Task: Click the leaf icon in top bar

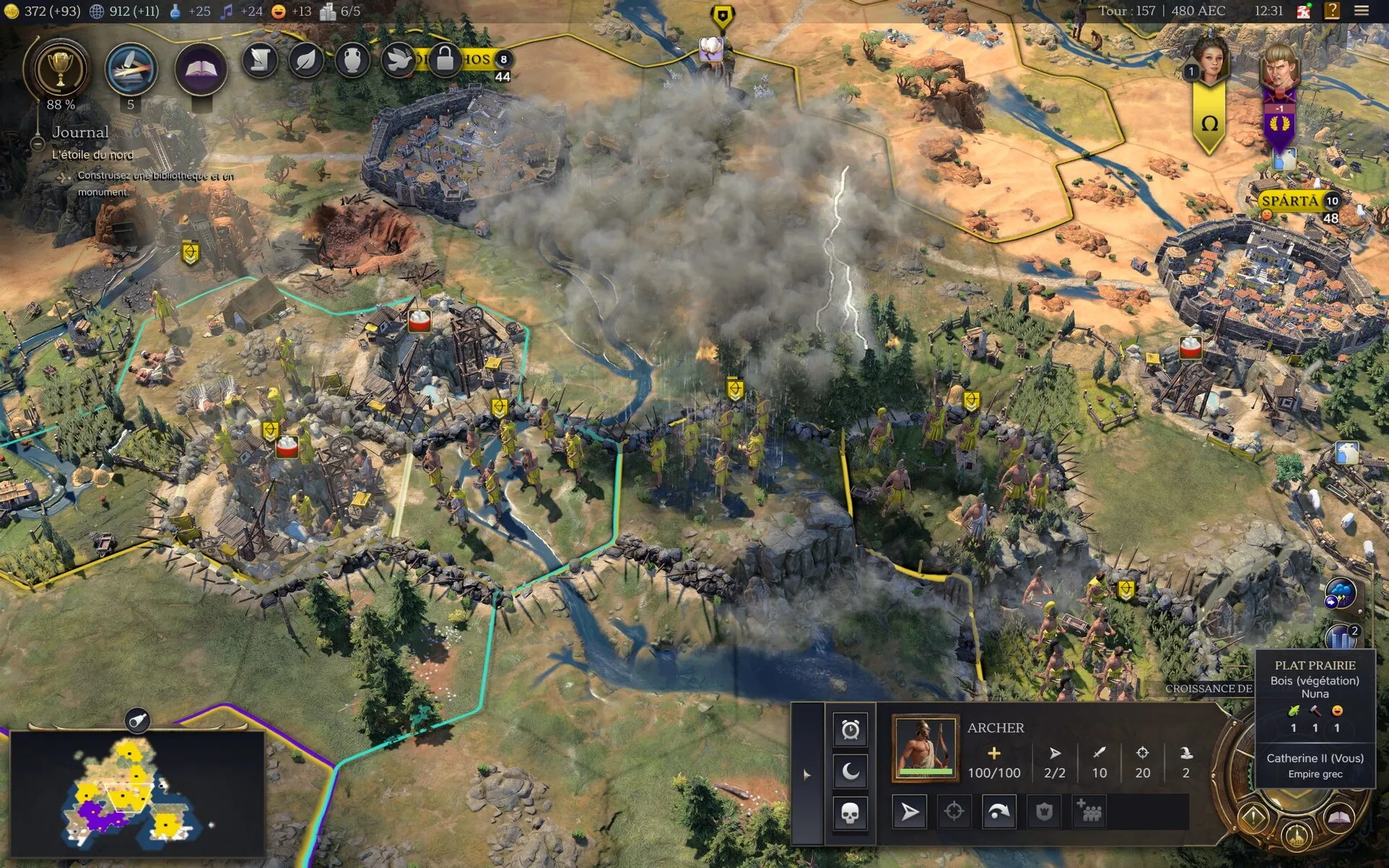Action: (x=306, y=61)
